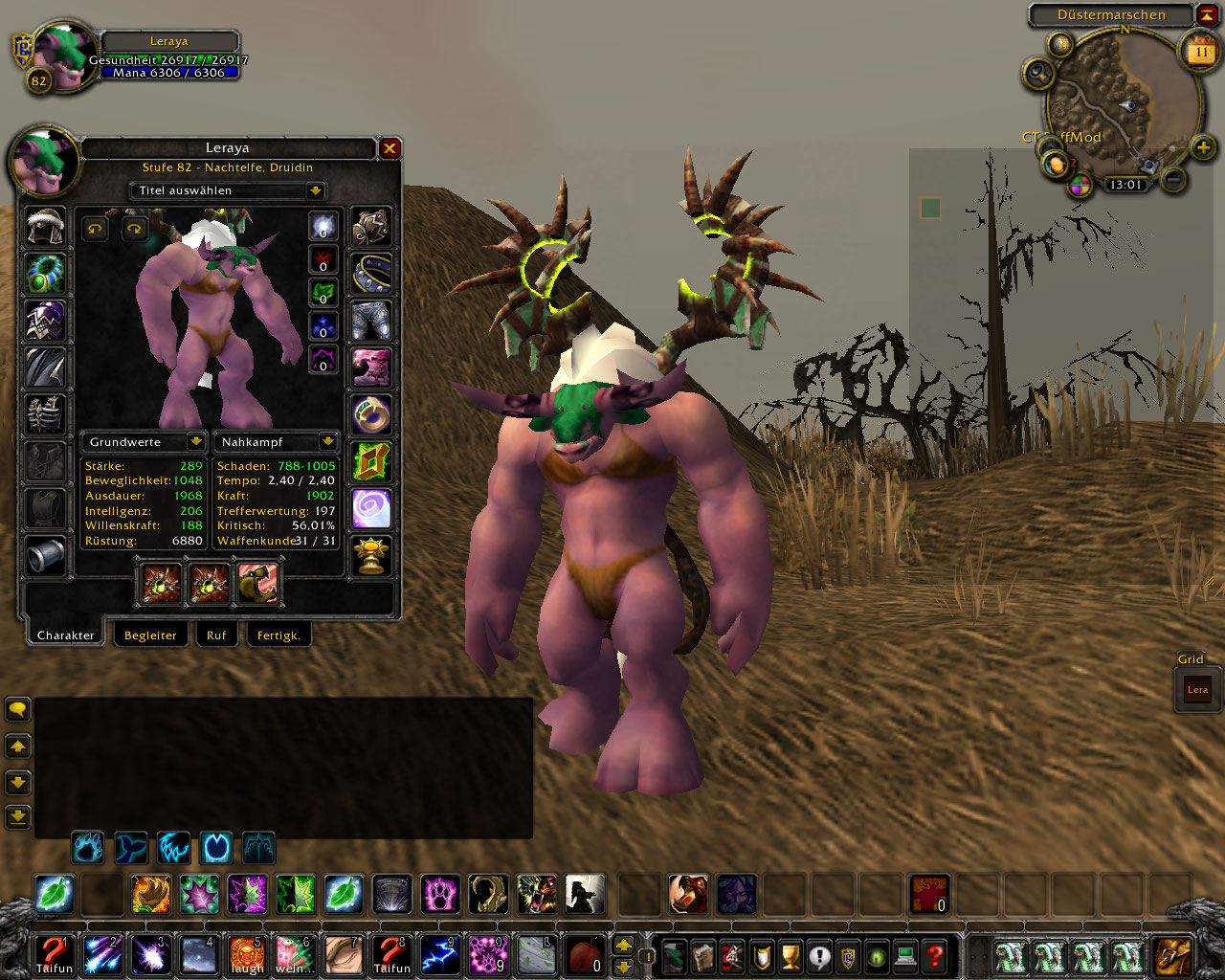Image resolution: width=1225 pixels, height=980 pixels.
Task: Close the Leraya character window
Action: [x=390, y=148]
